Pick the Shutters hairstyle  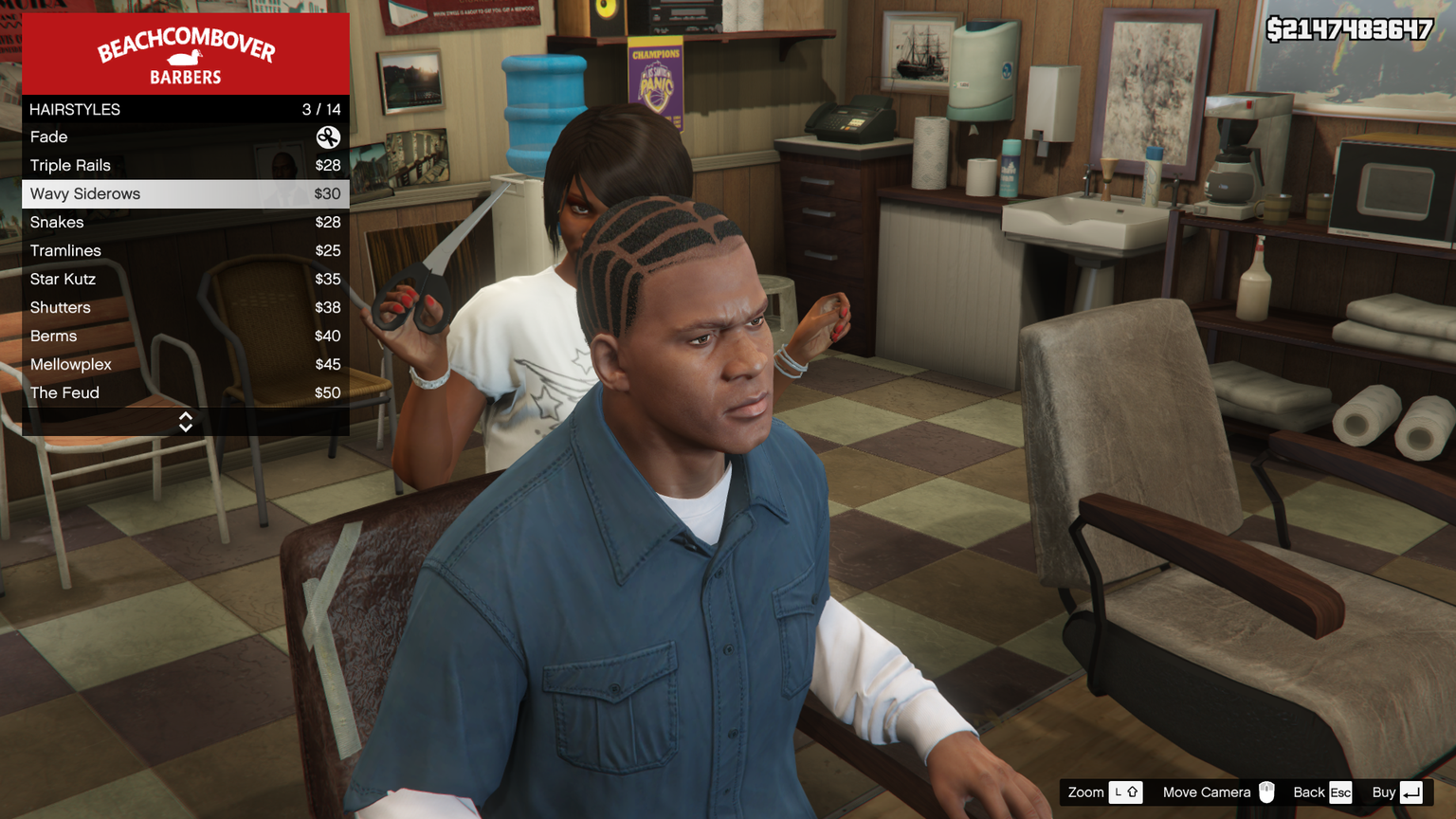pos(185,308)
